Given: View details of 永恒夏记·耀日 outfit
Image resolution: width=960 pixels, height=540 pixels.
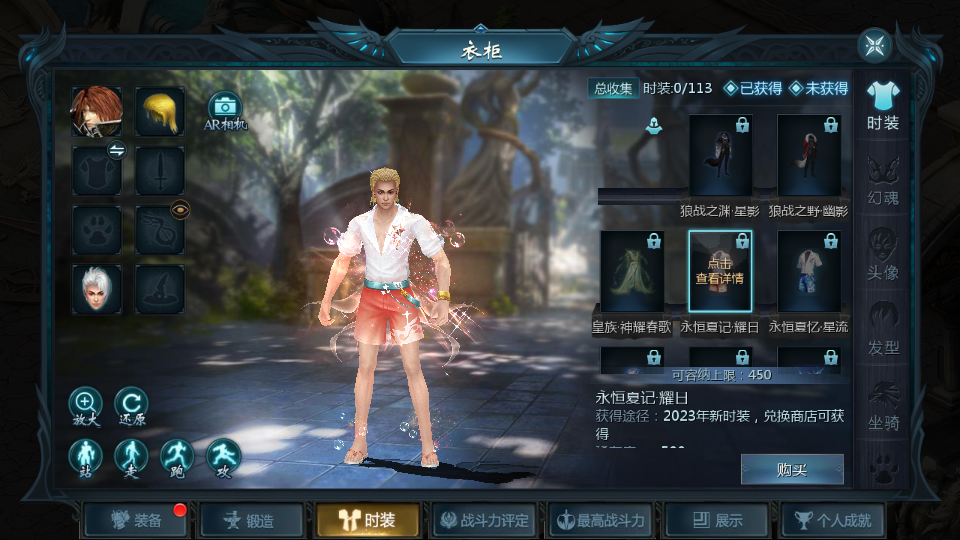Looking at the screenshot, I should point(720,271).
